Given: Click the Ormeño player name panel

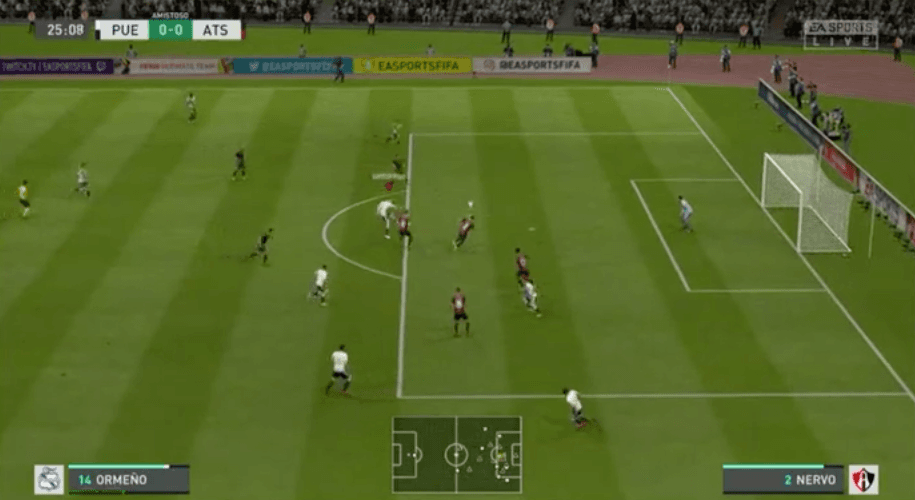Looking at the screenshot, I should point(128,479).
